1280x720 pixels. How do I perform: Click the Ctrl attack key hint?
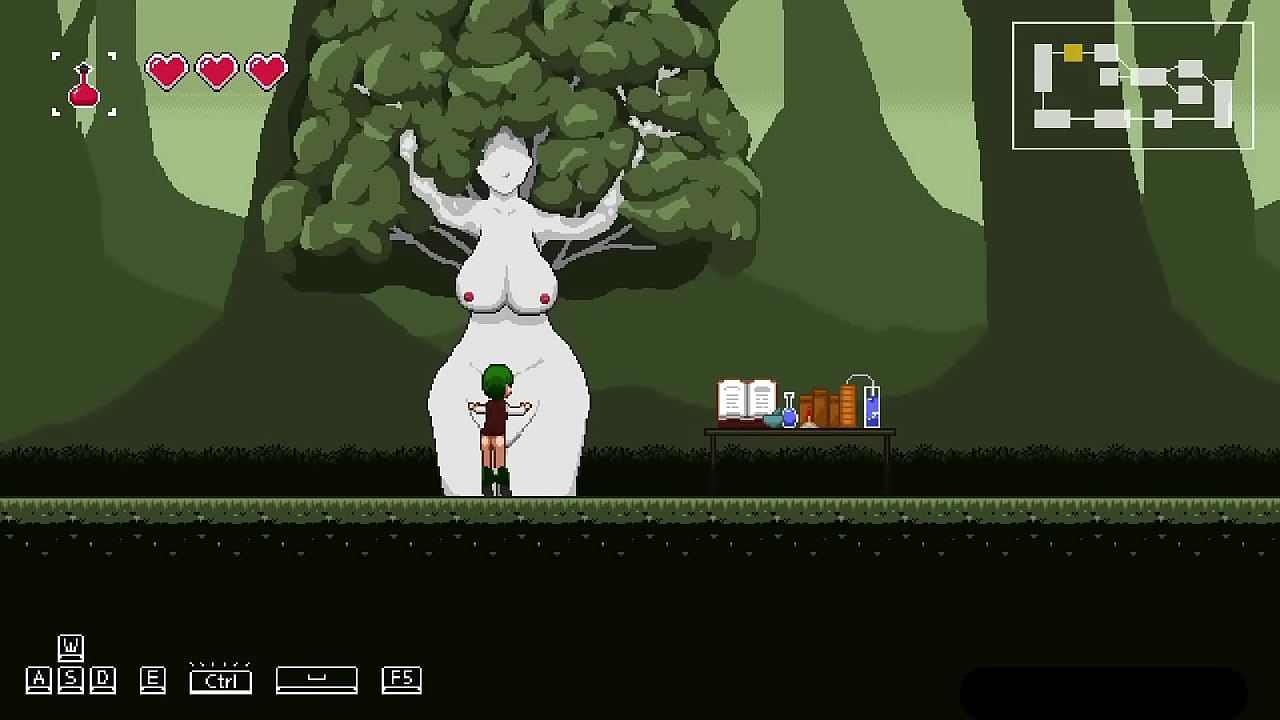(x=220, y=681)
